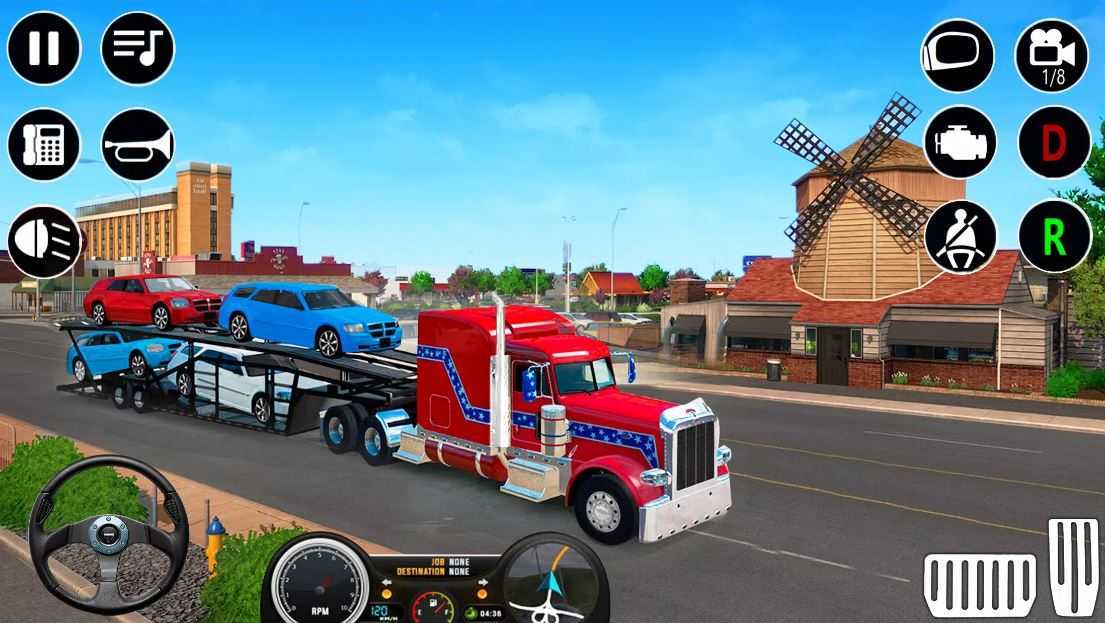Shift into Drive gear
Screen dimensions: 1105x623
[x=1054, y=142]
